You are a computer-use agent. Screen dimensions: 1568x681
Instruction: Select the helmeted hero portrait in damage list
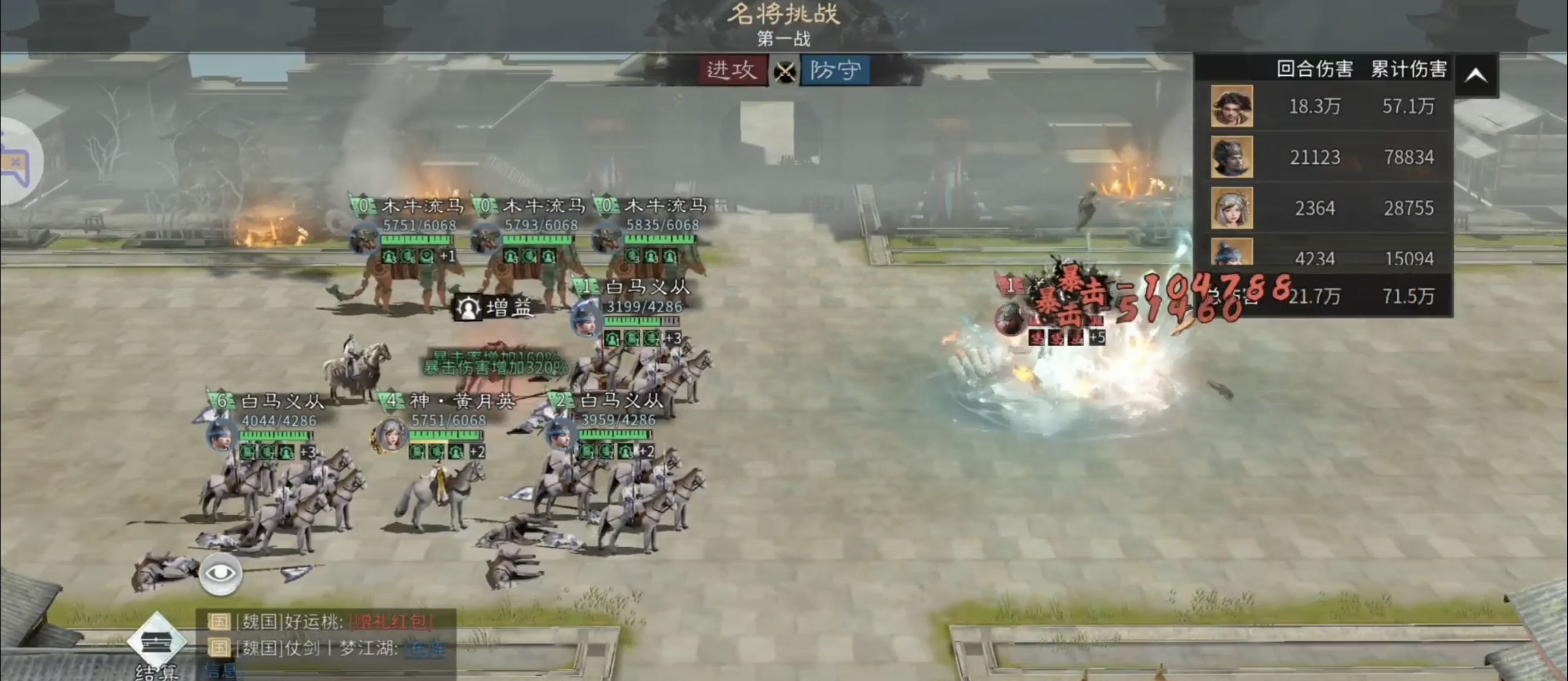tap(1231, 157)
